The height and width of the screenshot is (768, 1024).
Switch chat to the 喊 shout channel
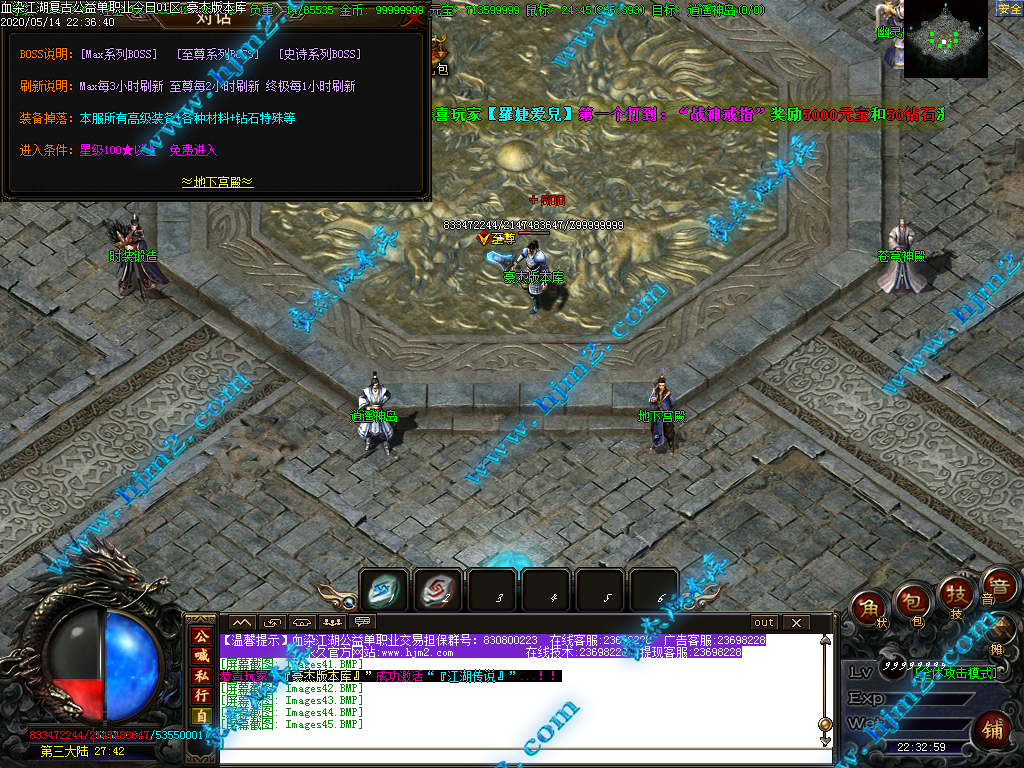(201, 655)
